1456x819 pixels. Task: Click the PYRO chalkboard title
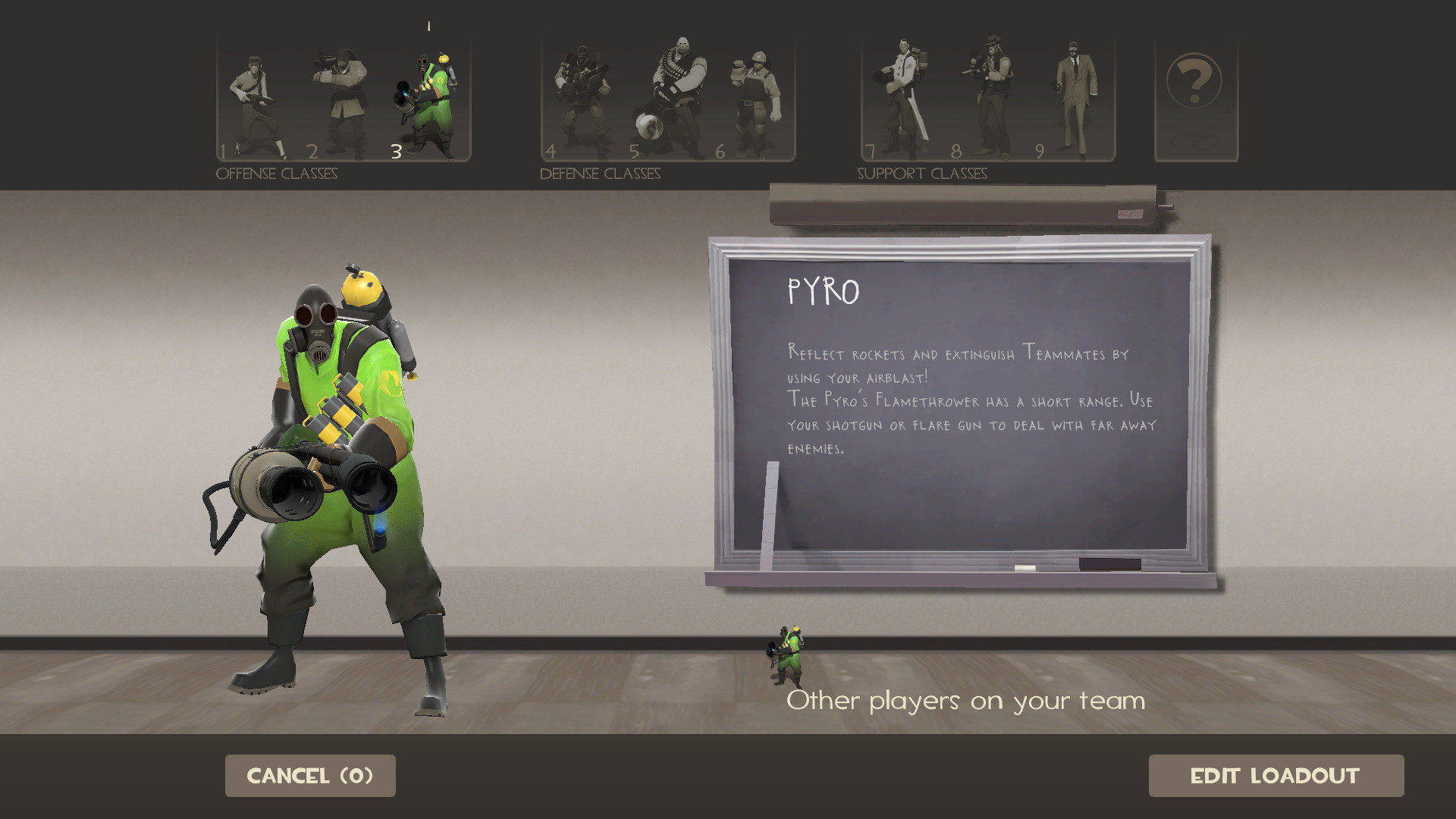(824, 290)
